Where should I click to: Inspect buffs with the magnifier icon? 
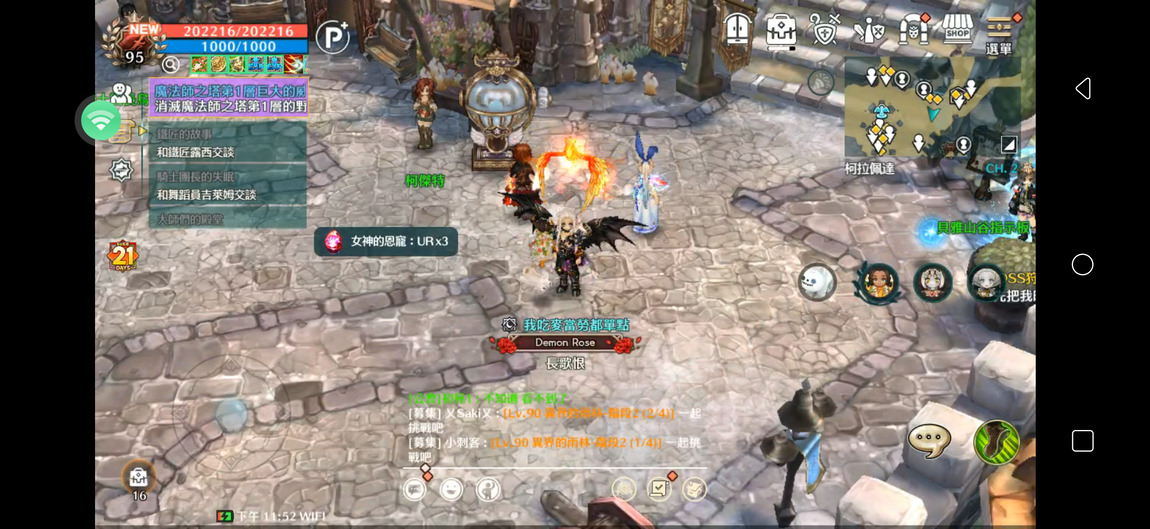[x=172, y=64]
